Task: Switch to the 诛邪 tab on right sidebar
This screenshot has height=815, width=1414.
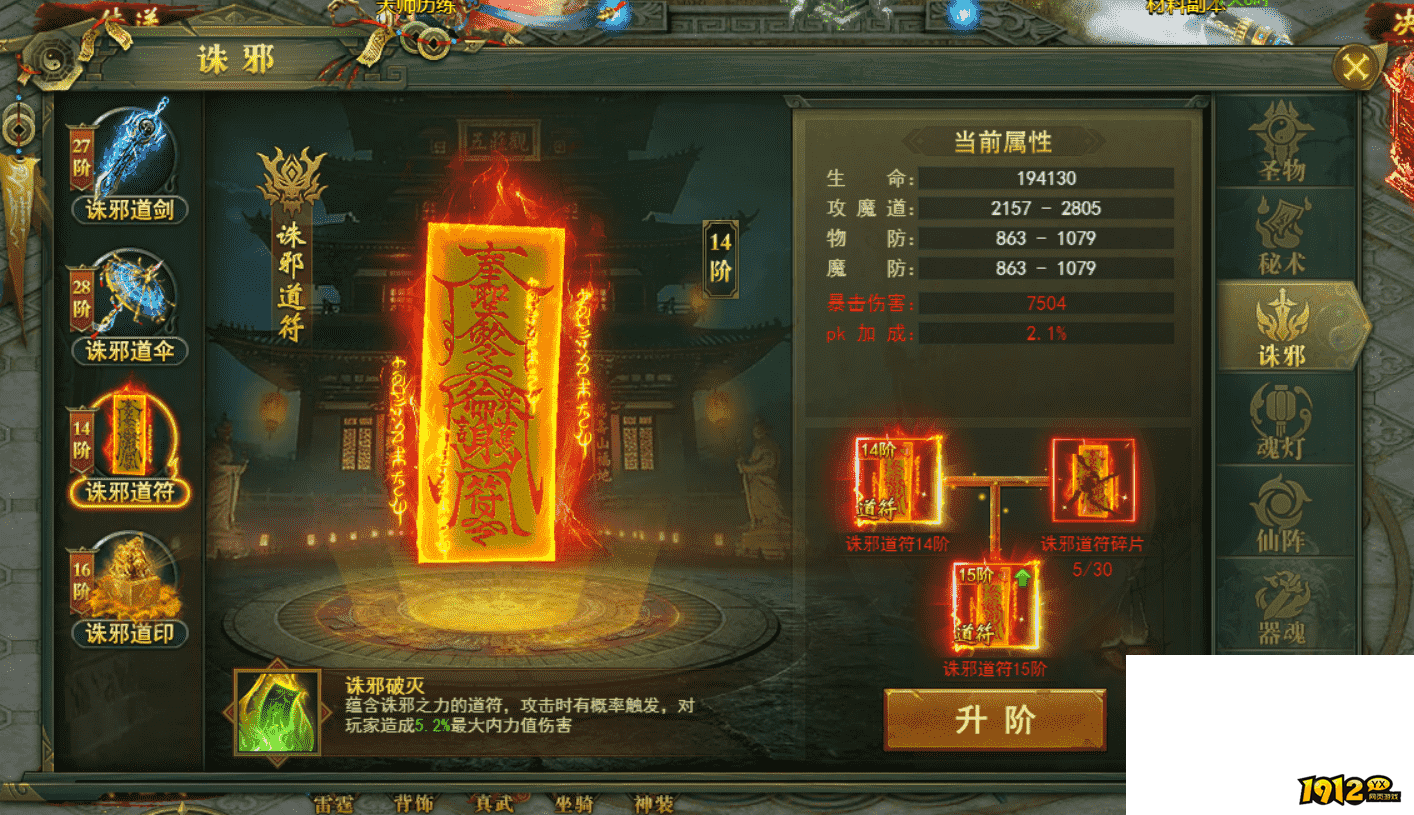Action: (x=1290, y=325)
